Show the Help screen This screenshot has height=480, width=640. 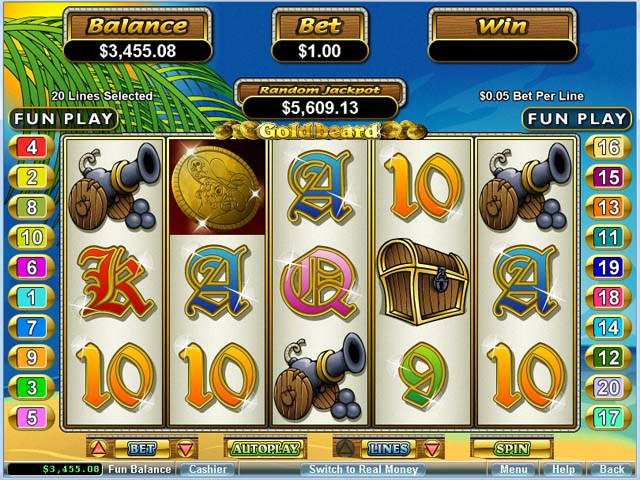pyautogui.click(x=564, y=469)
